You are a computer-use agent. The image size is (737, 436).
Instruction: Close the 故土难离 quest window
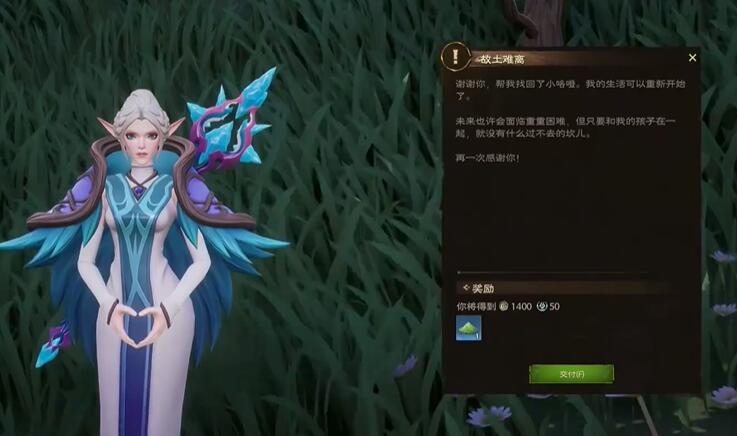[692, 58]
